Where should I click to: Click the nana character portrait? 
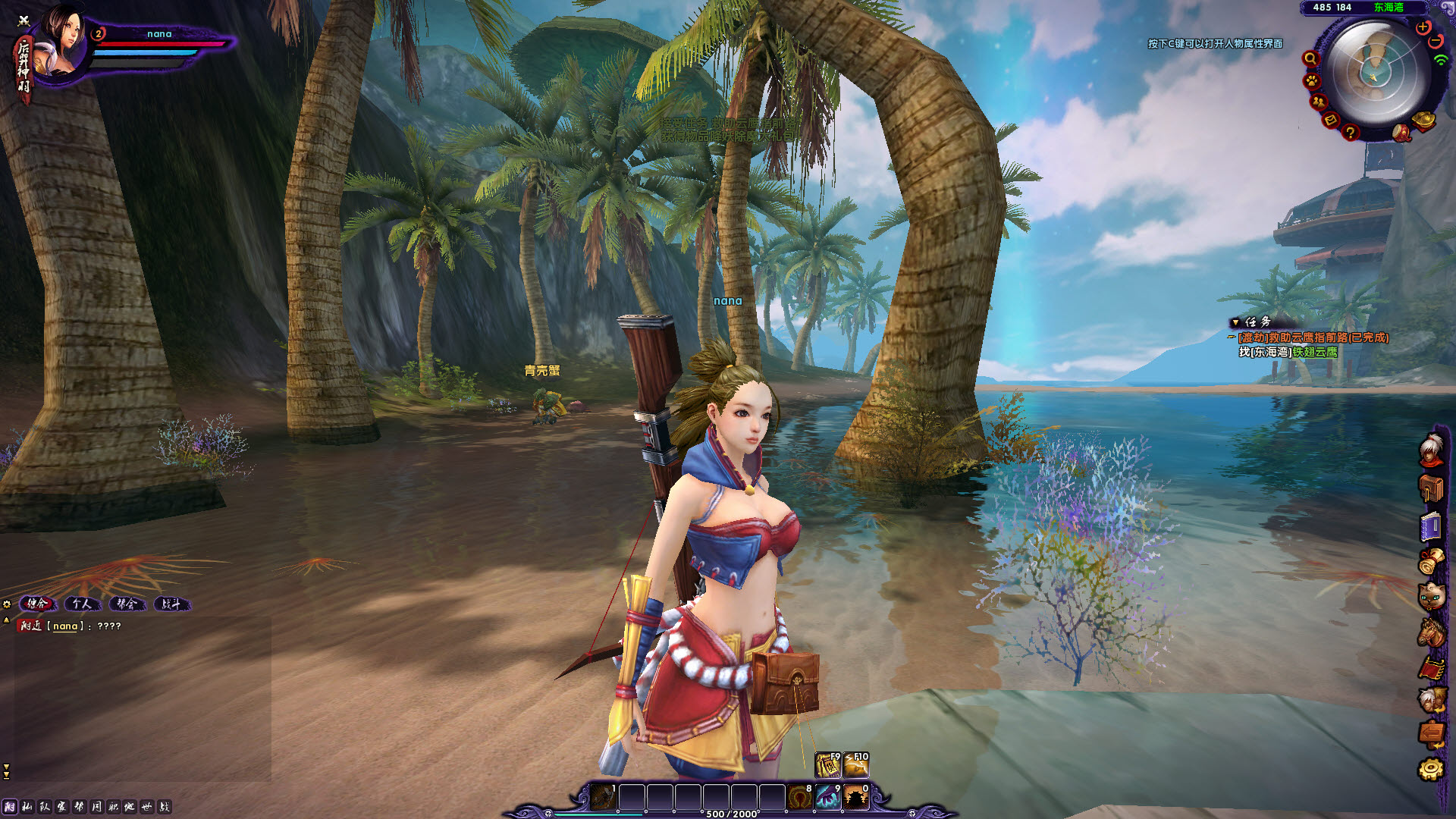point(62,42)
